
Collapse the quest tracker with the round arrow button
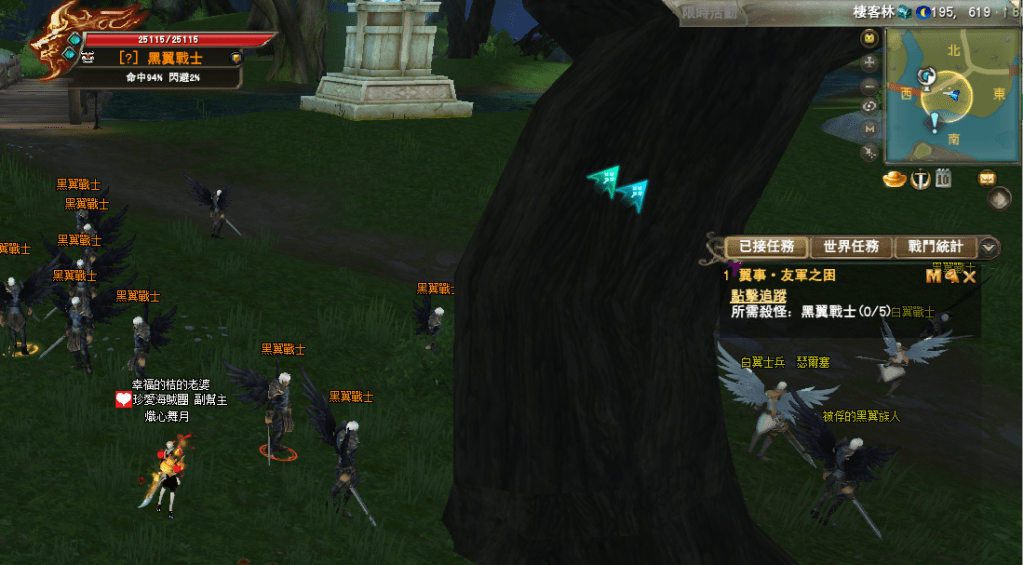[989, 247]
